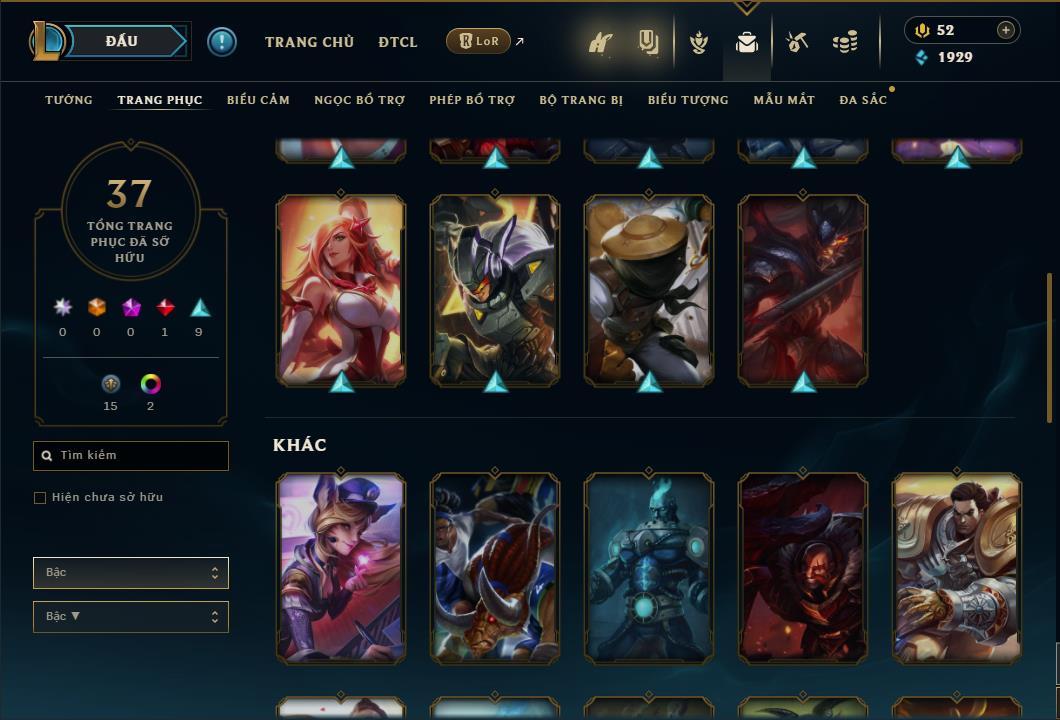
Task: Open the TRANG CHỦ home page
Action: [x=309, y=42]
